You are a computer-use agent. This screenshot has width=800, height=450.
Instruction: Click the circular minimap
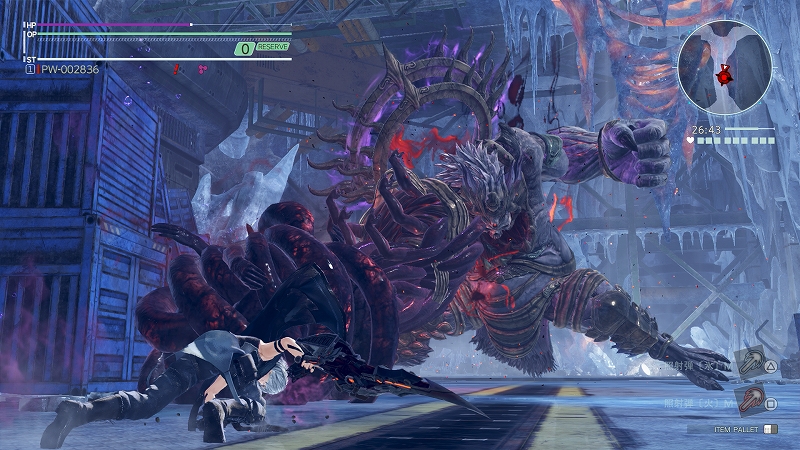click(724, 67)
